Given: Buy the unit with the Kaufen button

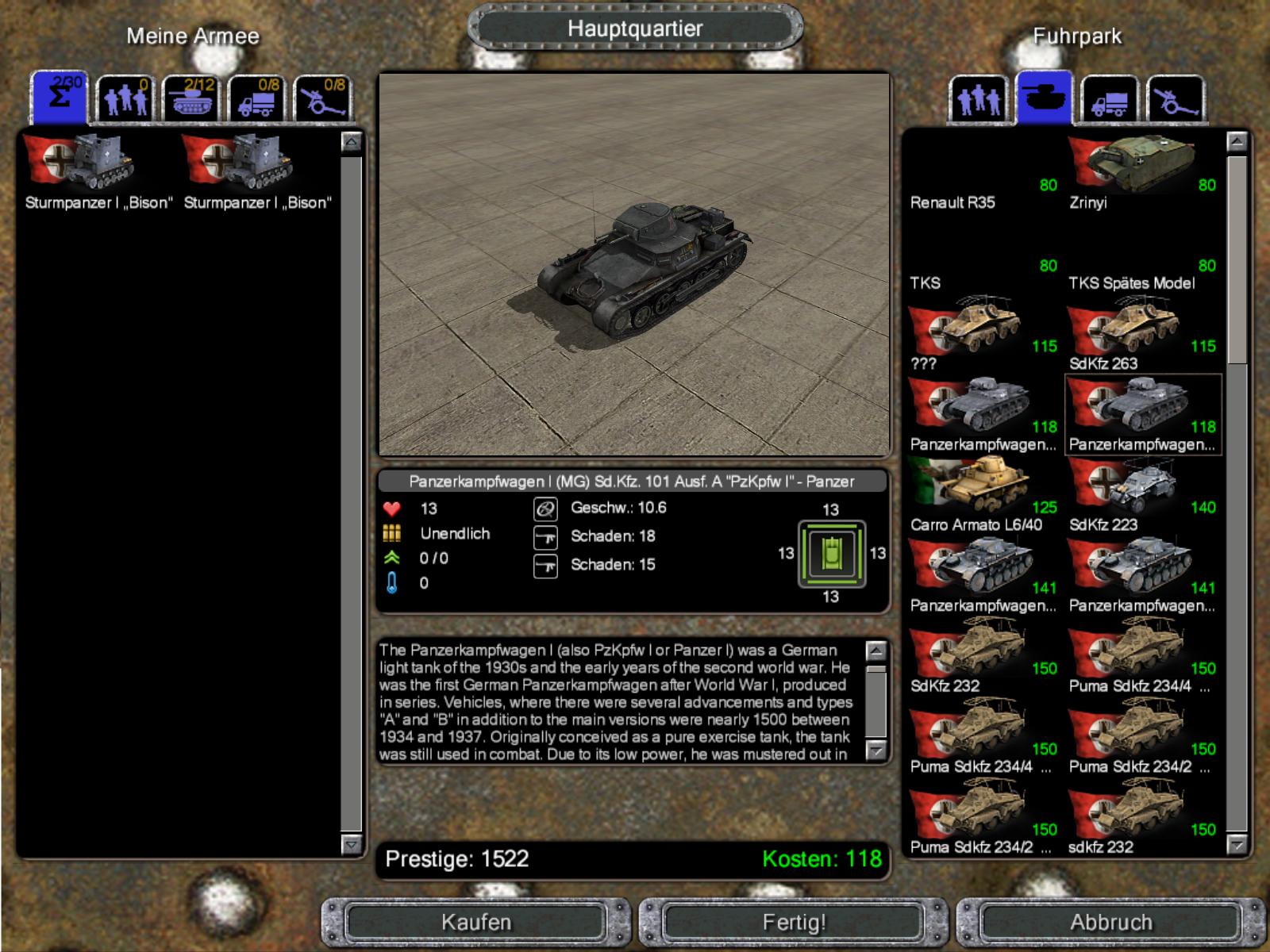Looking at the screenshot, I should tap(476, 922).
